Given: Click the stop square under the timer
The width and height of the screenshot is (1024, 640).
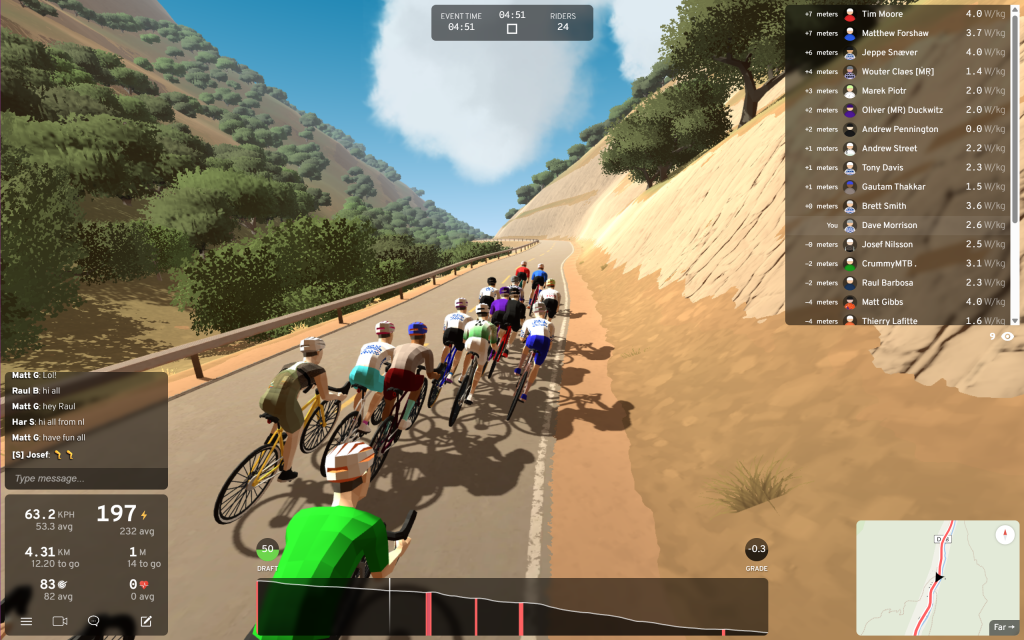Looking at the screenshot, I should [x=512, y=29].
